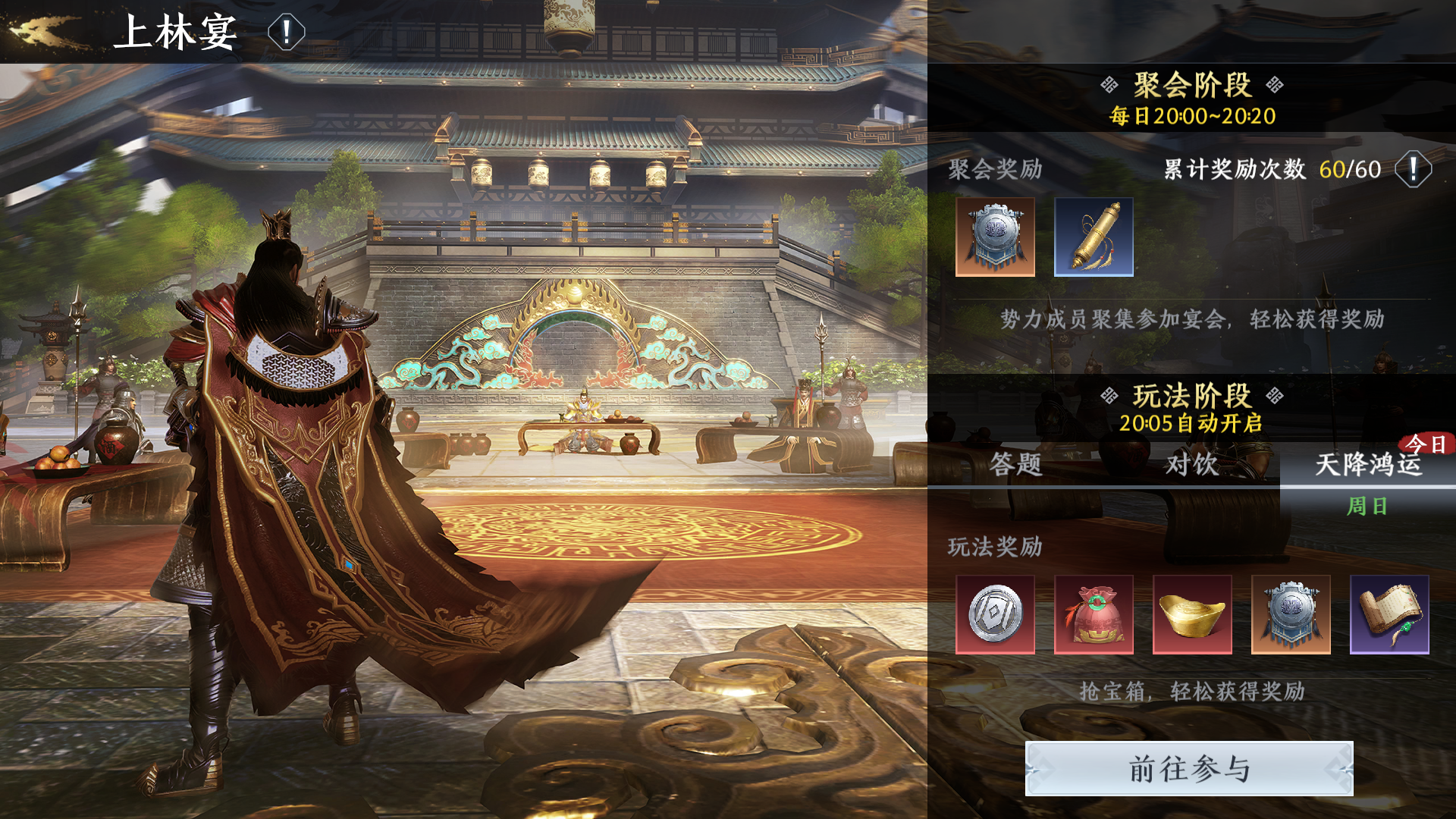Open the 上林宴 info tooltip
This screenshot has height=819, width=1456.
click(x=286, y=33)
